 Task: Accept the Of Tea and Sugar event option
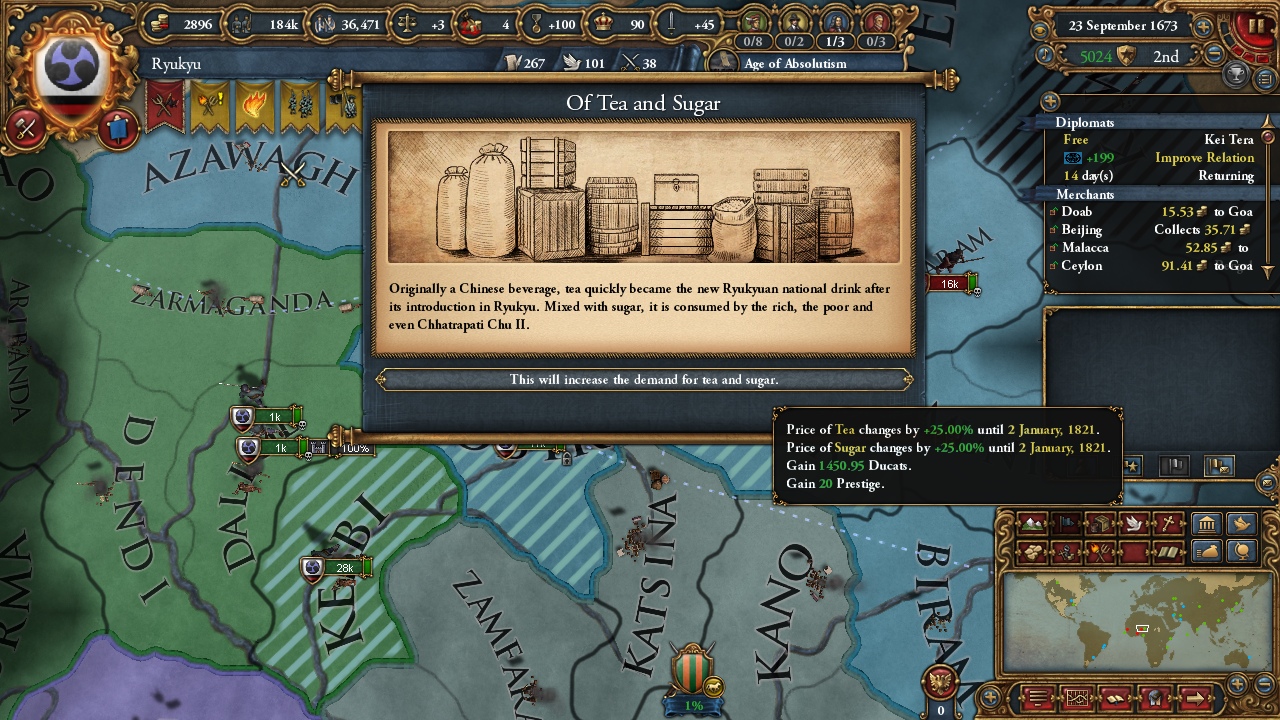[641, 380]
